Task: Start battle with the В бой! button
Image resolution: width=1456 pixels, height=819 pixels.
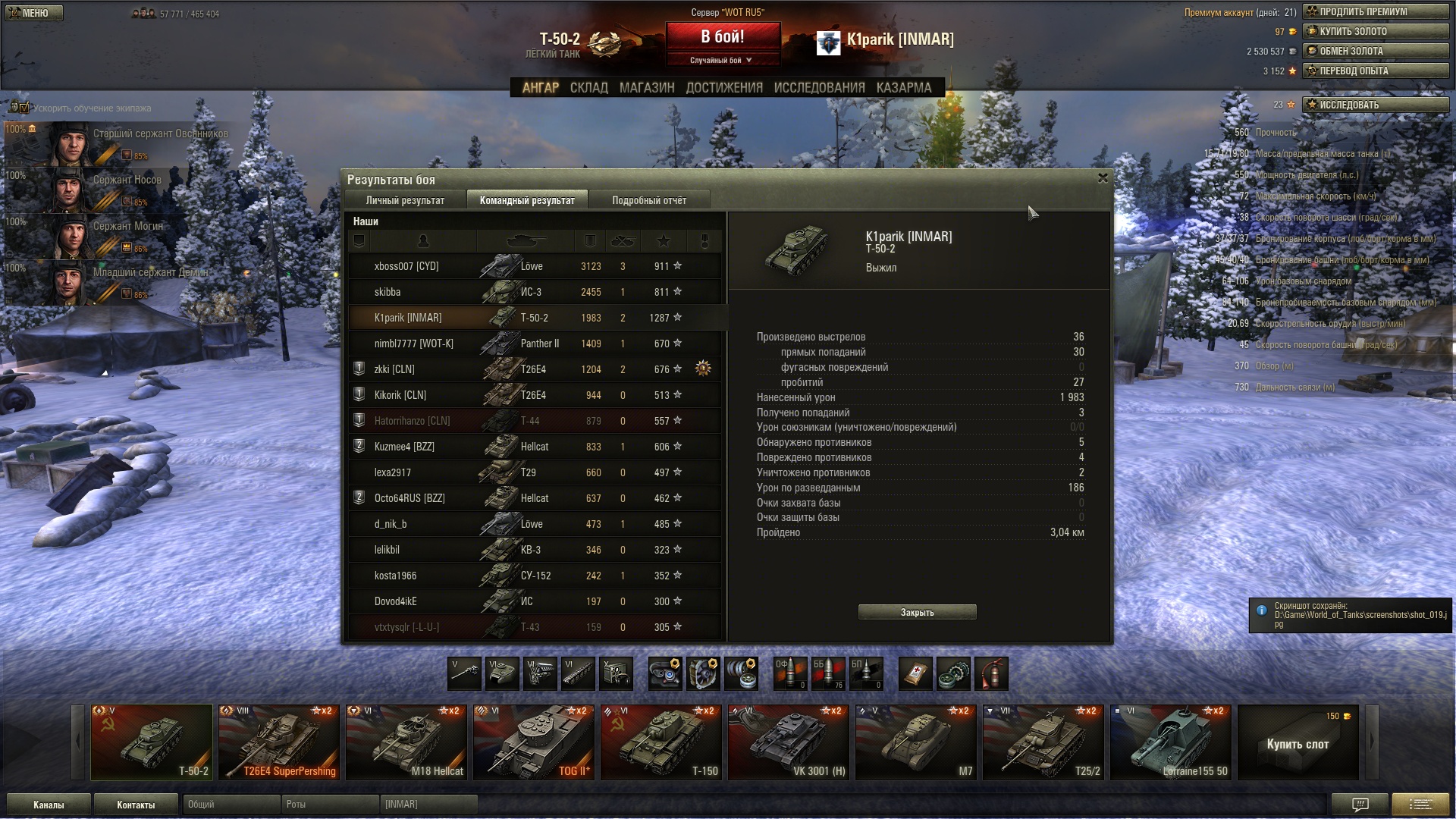Action: click(722, 37)
